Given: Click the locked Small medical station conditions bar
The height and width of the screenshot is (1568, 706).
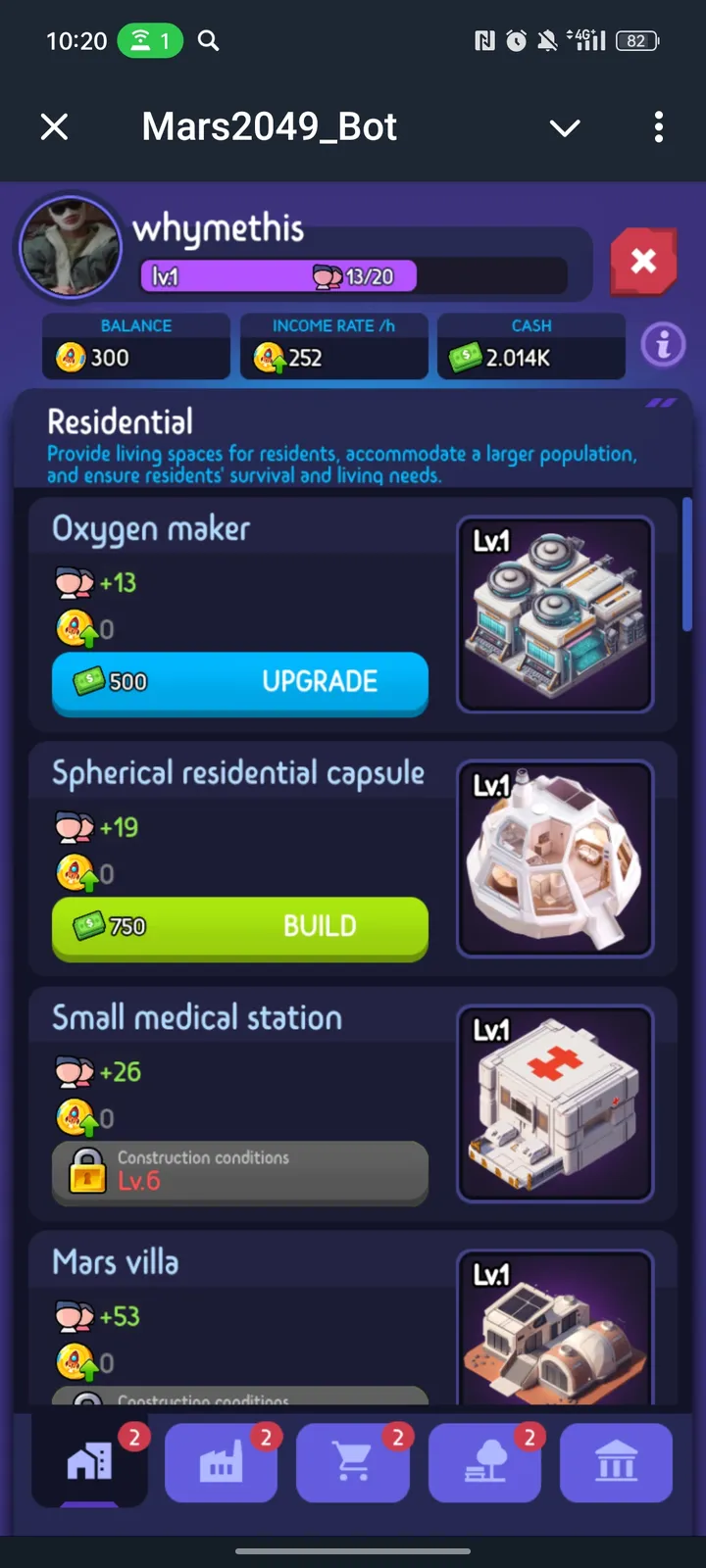Looking at the screenshot, I should click(x=240, y=1171).
